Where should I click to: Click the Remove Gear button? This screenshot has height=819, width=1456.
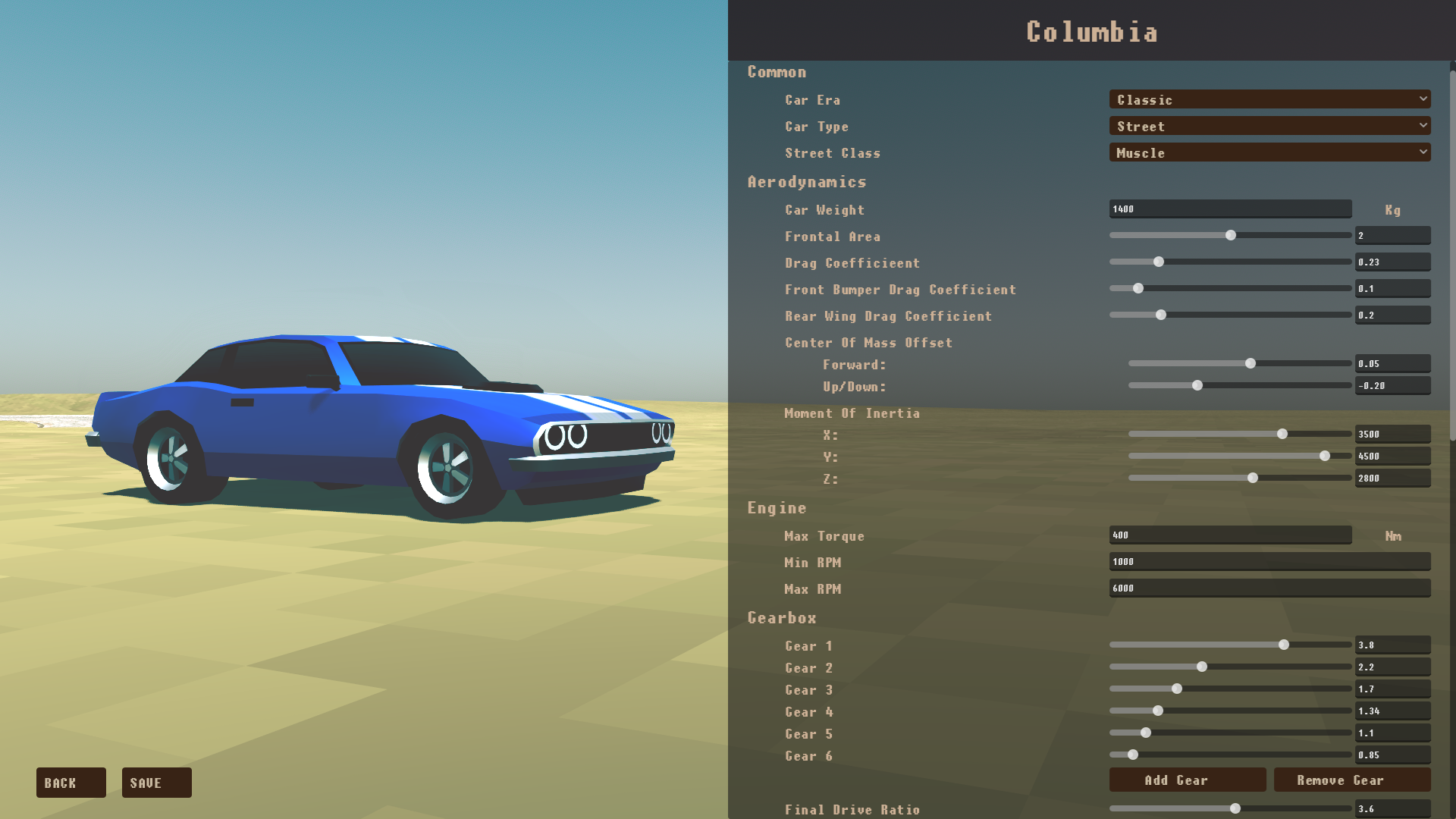coord(1352,780)
